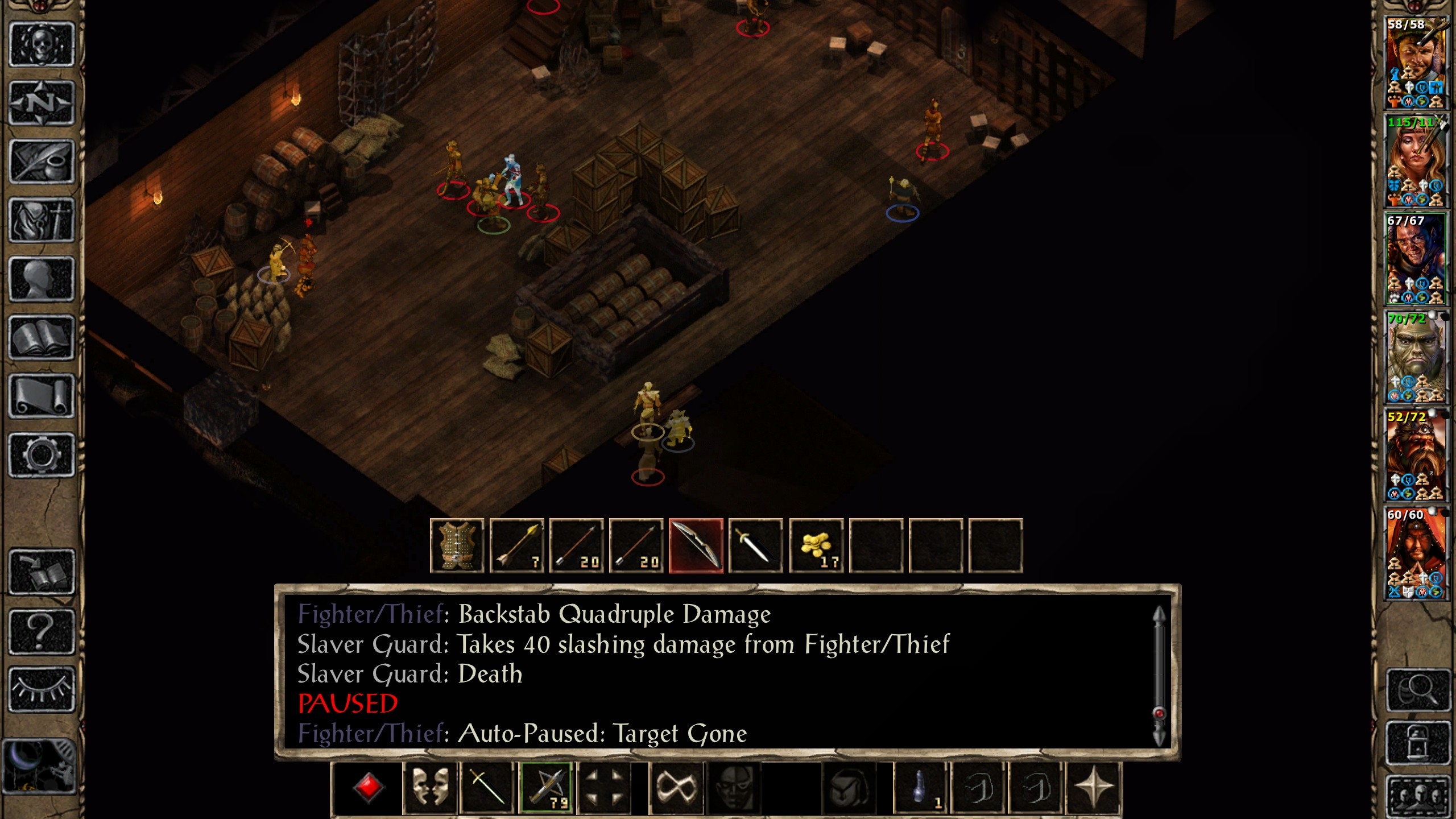Open the journal with the quill icon
Viewport: 1456px width, 819px height.
(42, 162)
